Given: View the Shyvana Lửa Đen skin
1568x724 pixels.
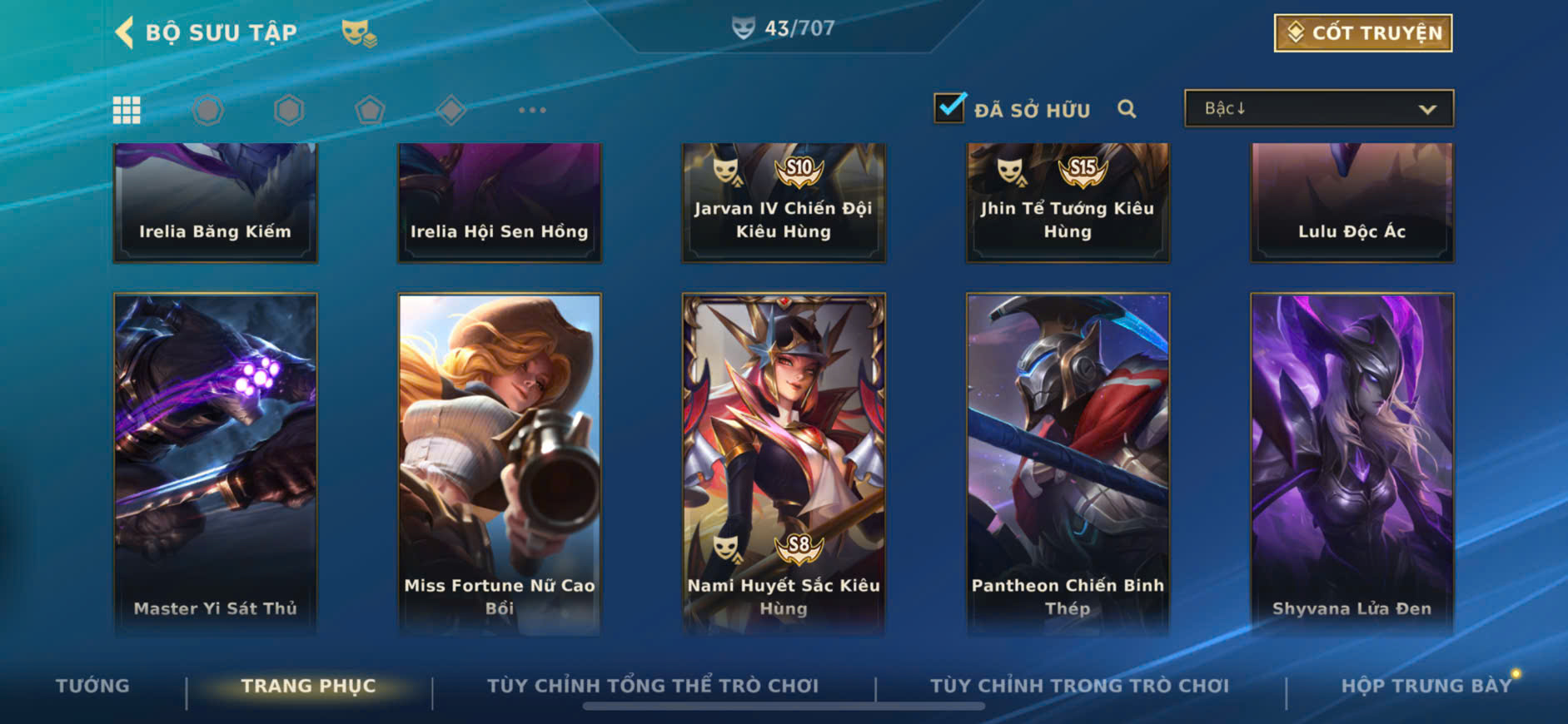Looking at the screenshot, I should coord(1351,463).
